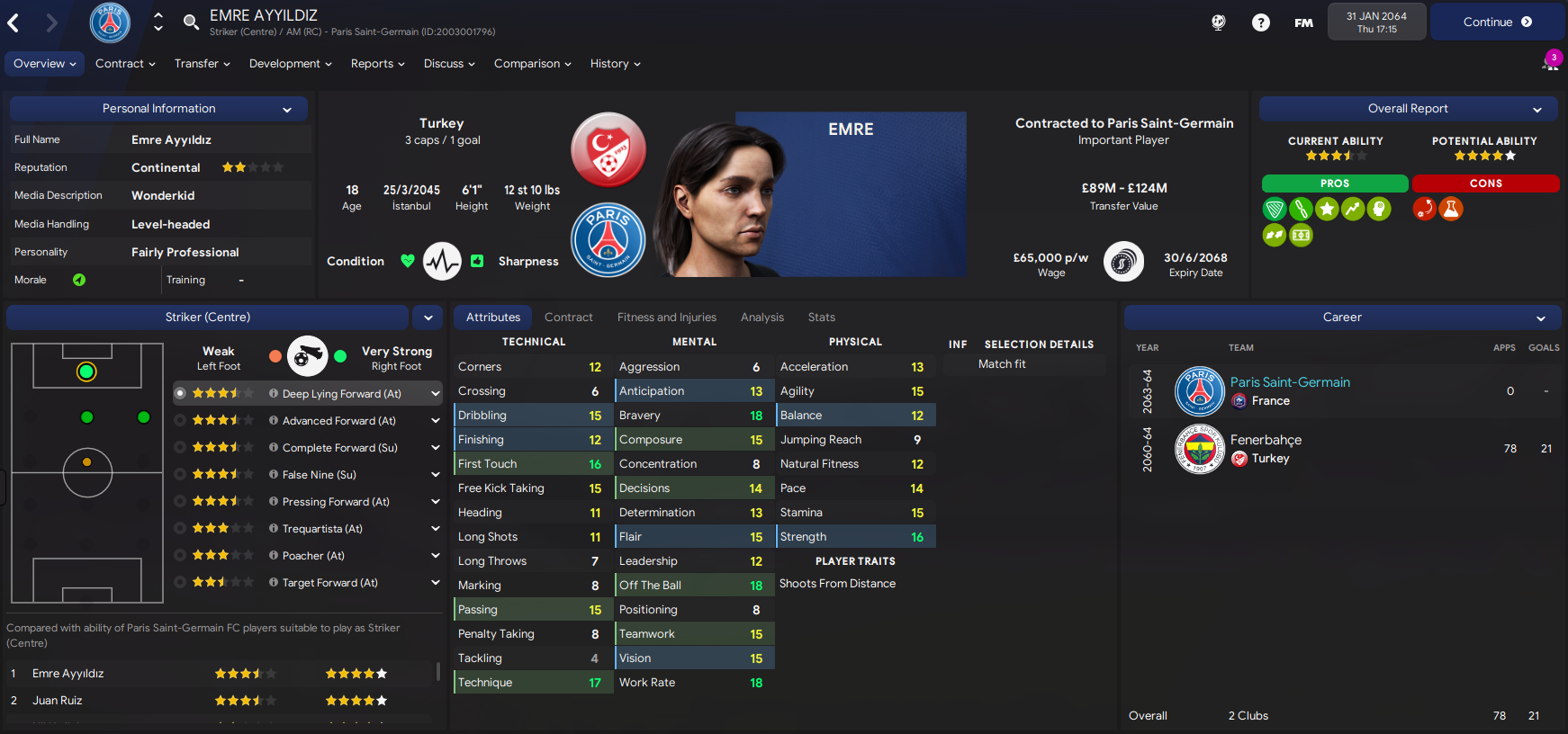Open the Comparison menu

click(532, 64)
